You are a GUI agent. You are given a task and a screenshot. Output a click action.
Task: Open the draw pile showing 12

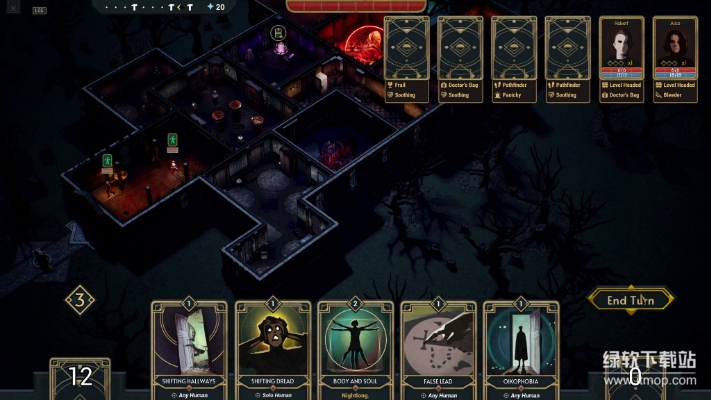[x=80, y=378]
